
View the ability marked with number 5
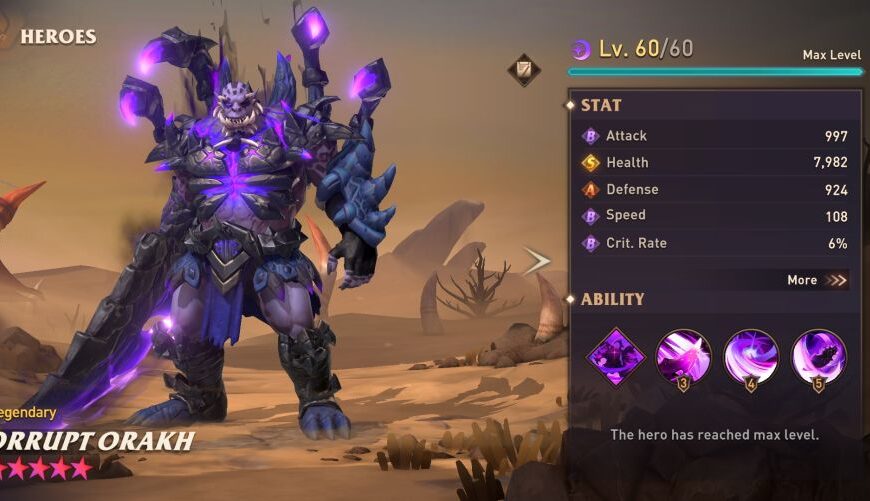tap(819, 357)
